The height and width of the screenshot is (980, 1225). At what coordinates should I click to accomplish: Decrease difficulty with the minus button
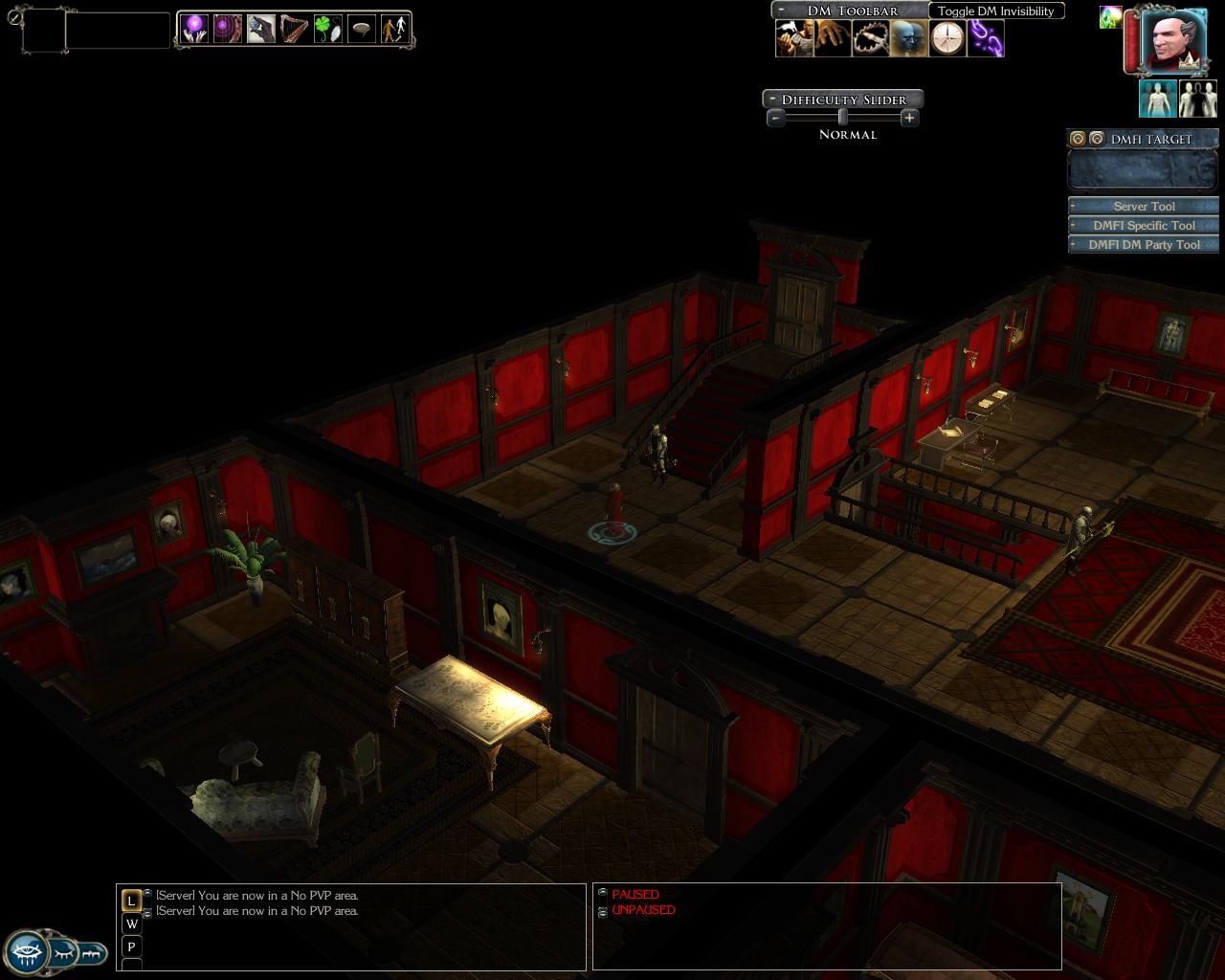pyautogui.click(x=776, y=118)
